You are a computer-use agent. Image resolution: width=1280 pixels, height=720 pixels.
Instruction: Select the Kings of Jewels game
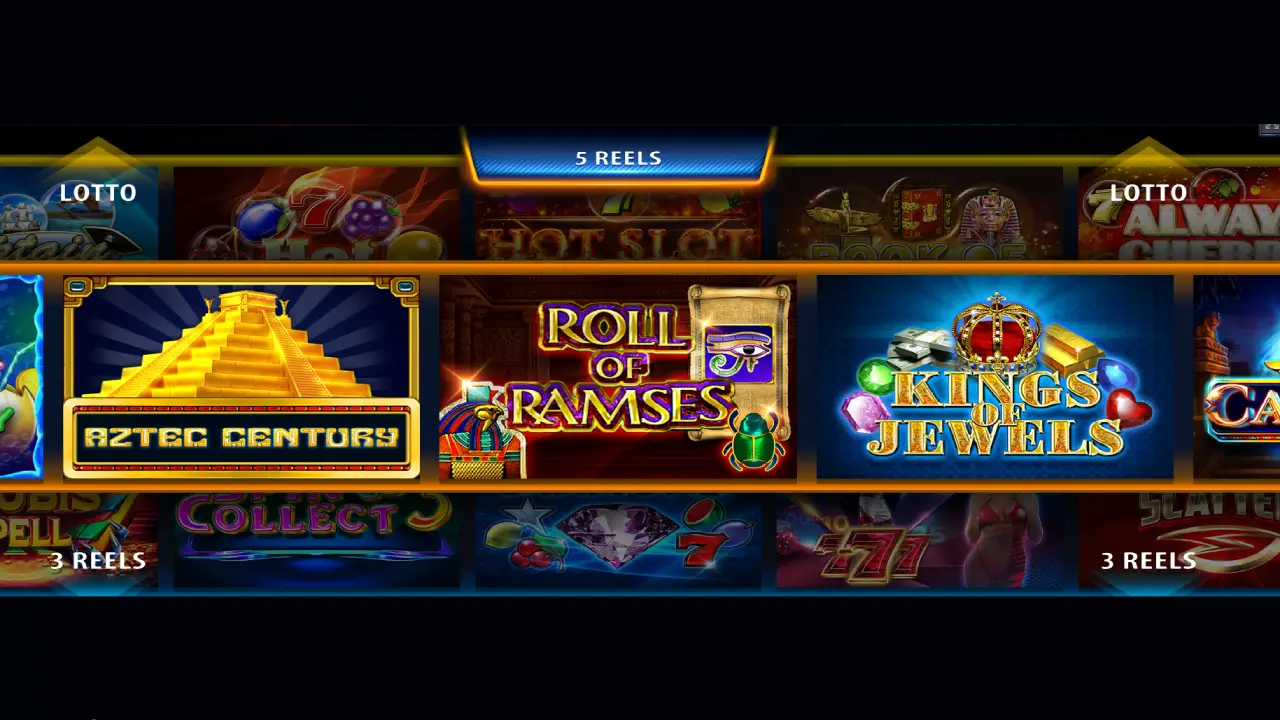tap(995, 380)
